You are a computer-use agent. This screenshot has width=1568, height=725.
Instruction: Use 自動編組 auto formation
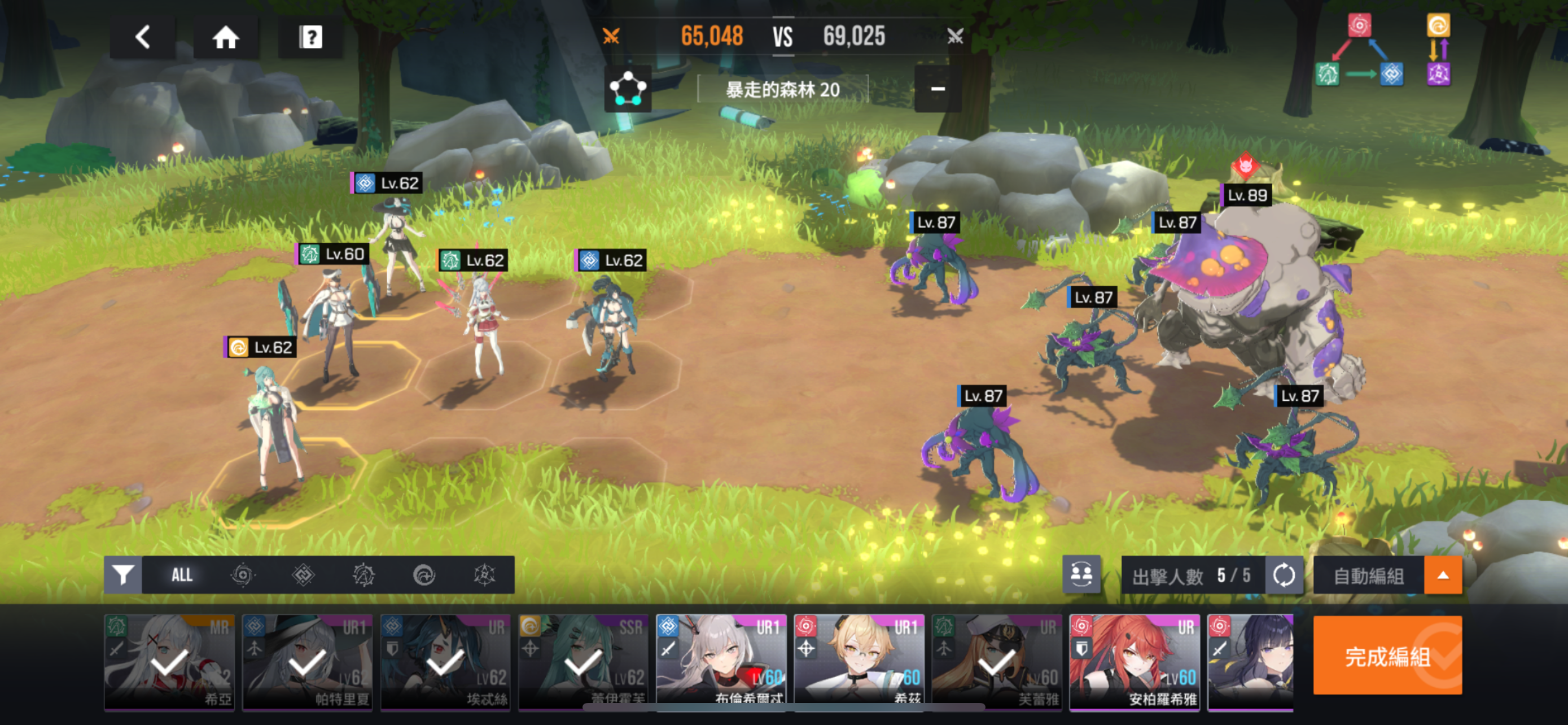[x=1368, y=575]
